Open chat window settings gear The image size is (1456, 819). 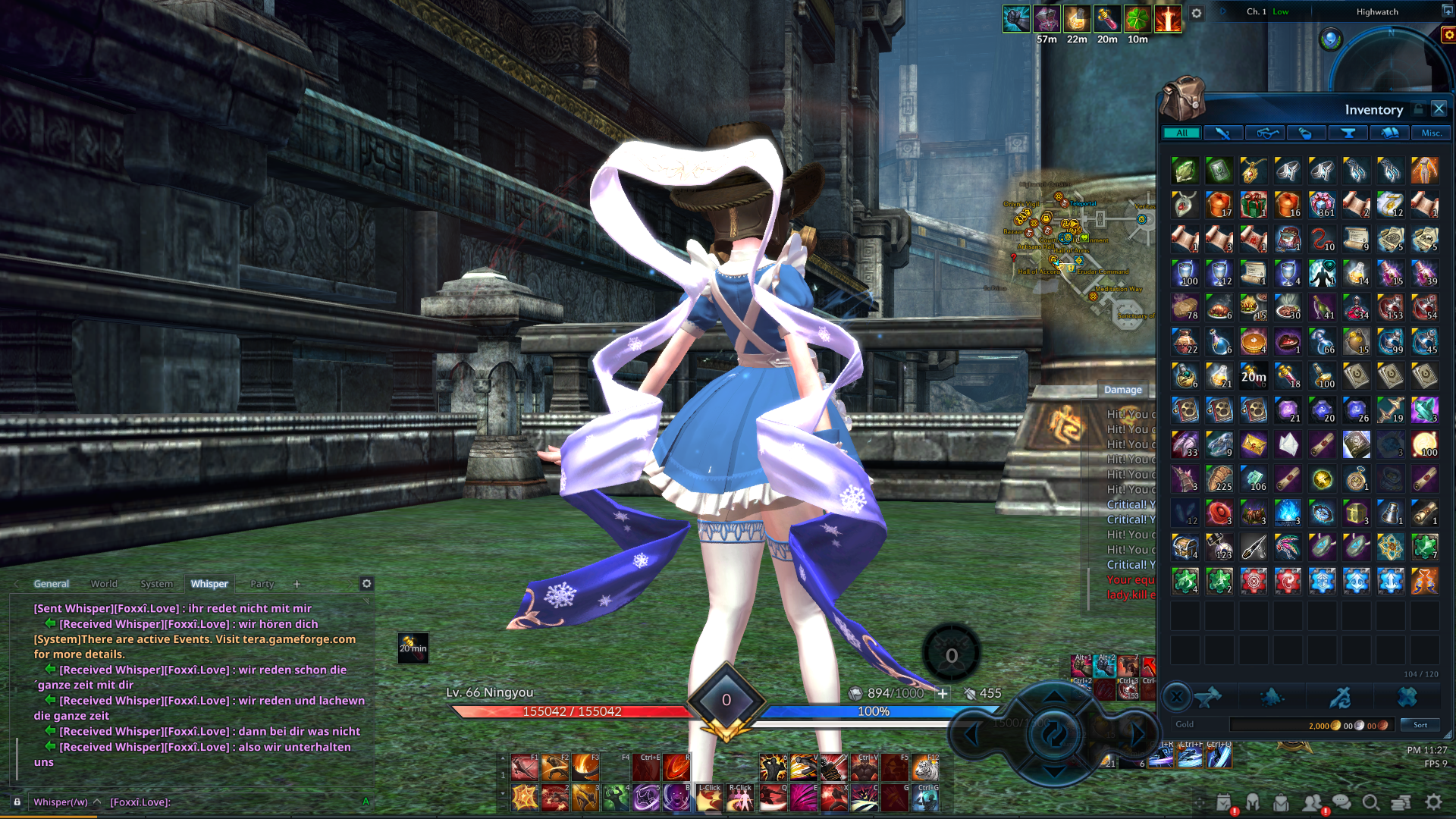pyautogui.click(x=366, y=583)
